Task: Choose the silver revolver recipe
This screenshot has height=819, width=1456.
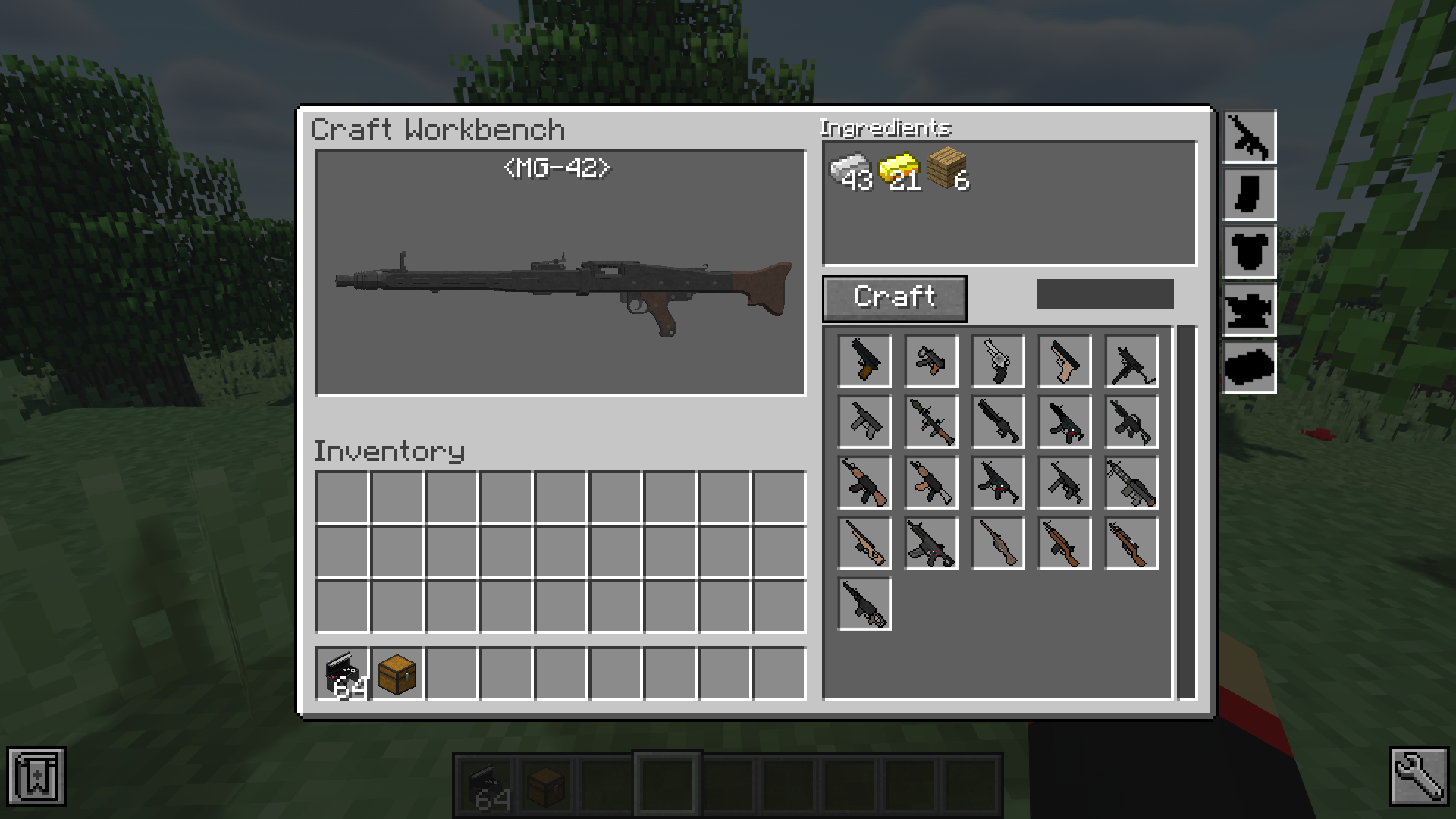Action: pos(998,361)
